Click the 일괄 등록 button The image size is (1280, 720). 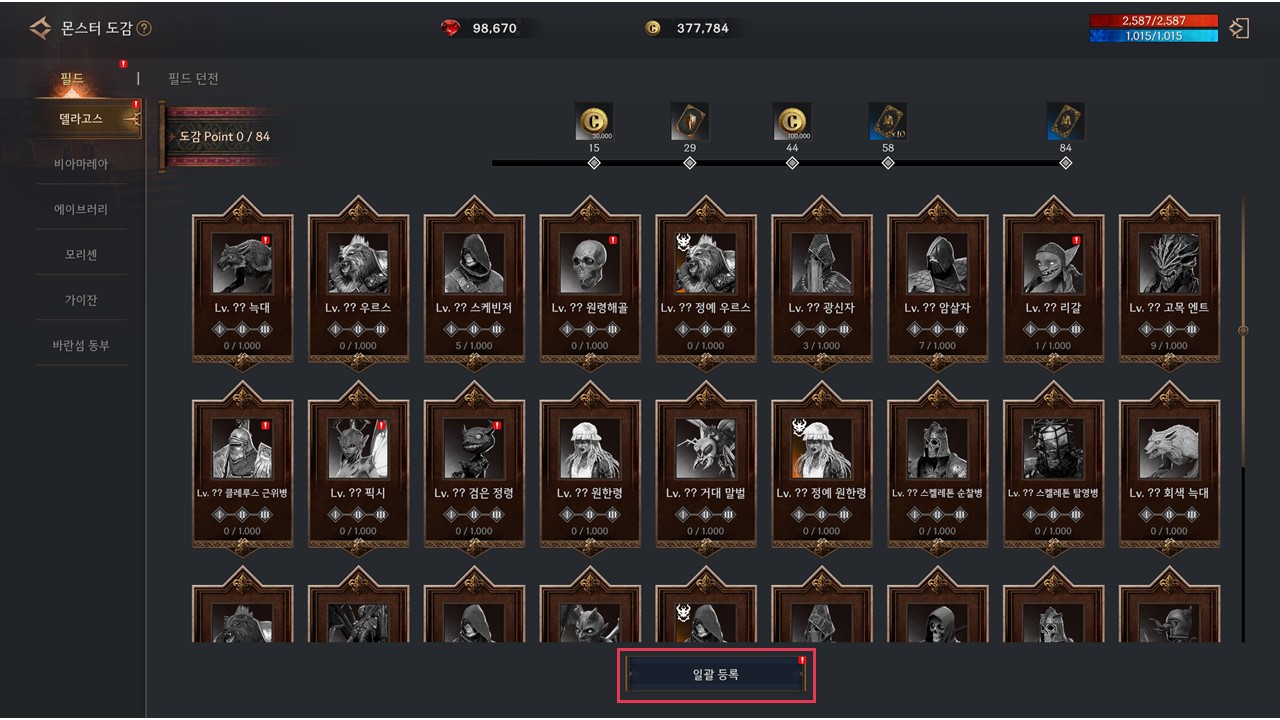tap(715, 675)
